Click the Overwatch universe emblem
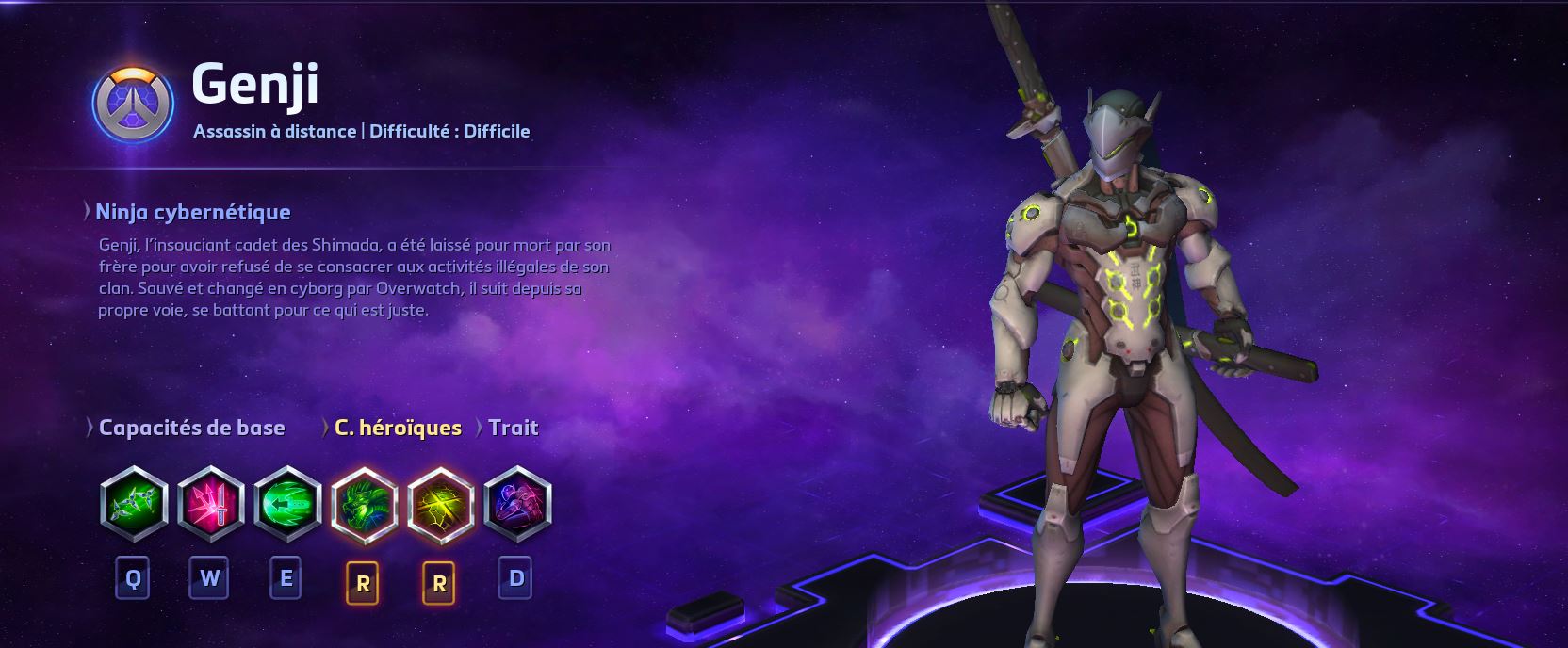This screenshot has width=1568, height=648. pyautogui.click(x=134, y=103)
